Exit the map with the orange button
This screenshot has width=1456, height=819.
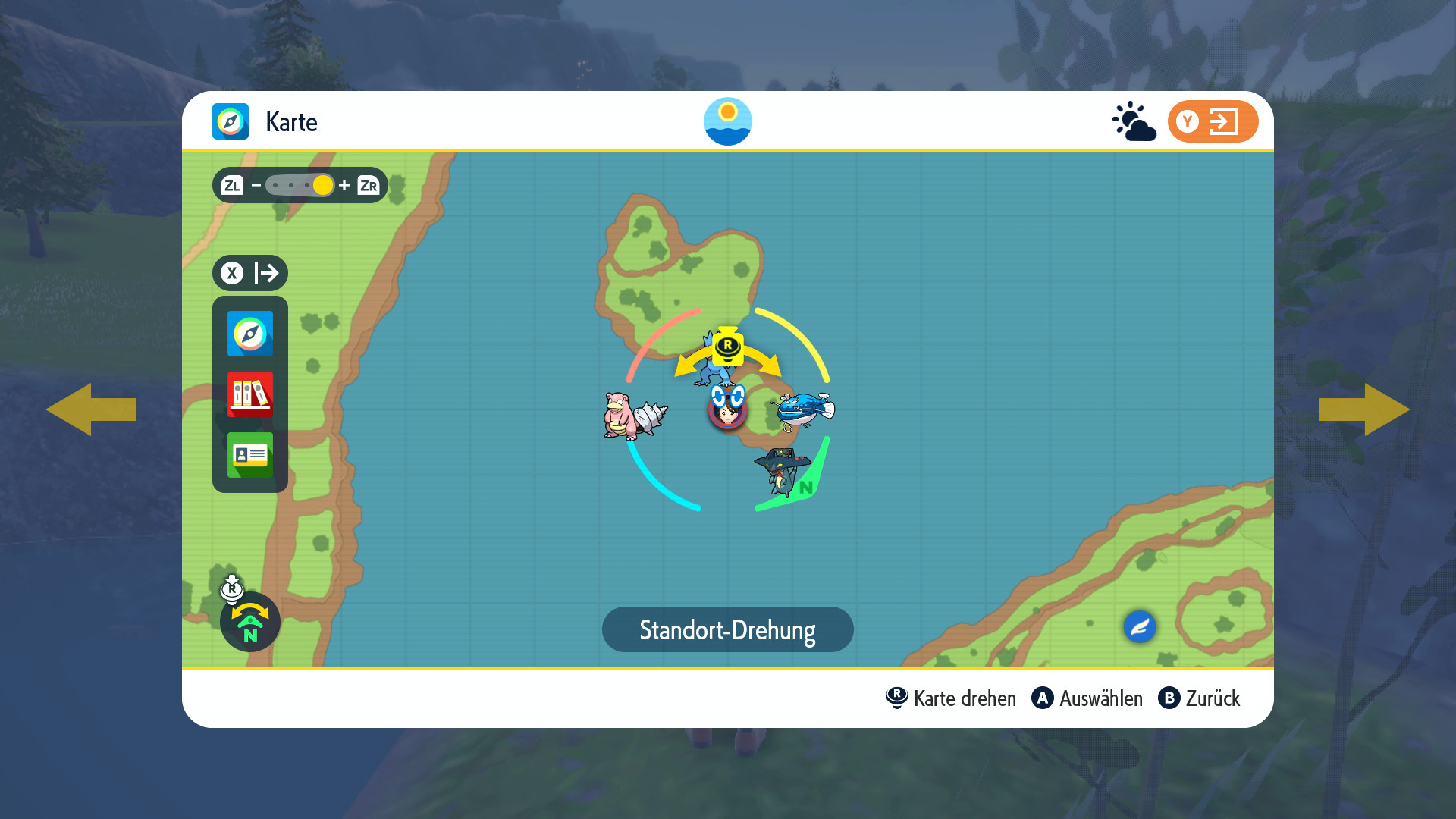pos(1212,121)
